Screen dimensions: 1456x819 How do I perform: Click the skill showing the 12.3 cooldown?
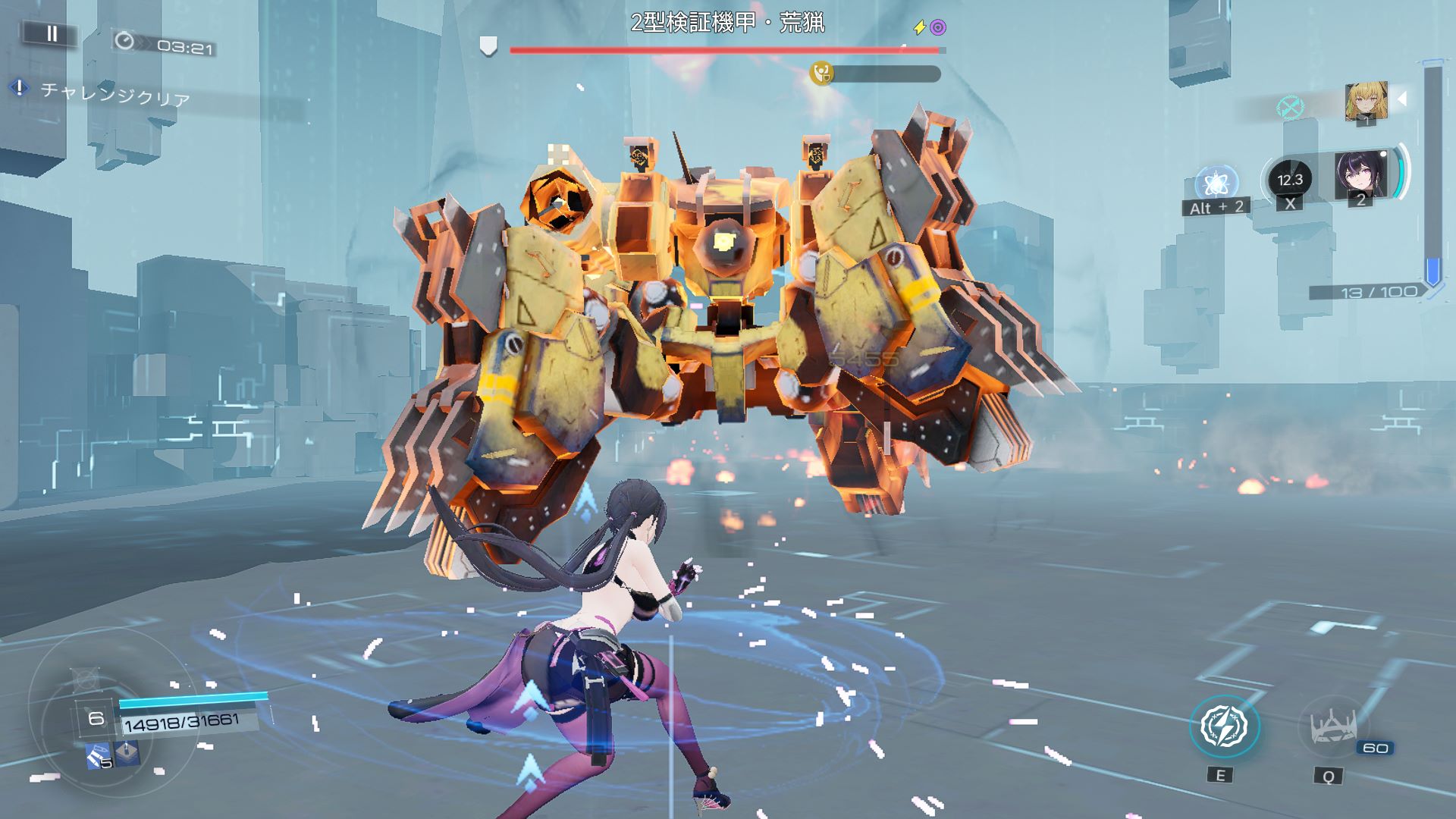coord(1289,180)
